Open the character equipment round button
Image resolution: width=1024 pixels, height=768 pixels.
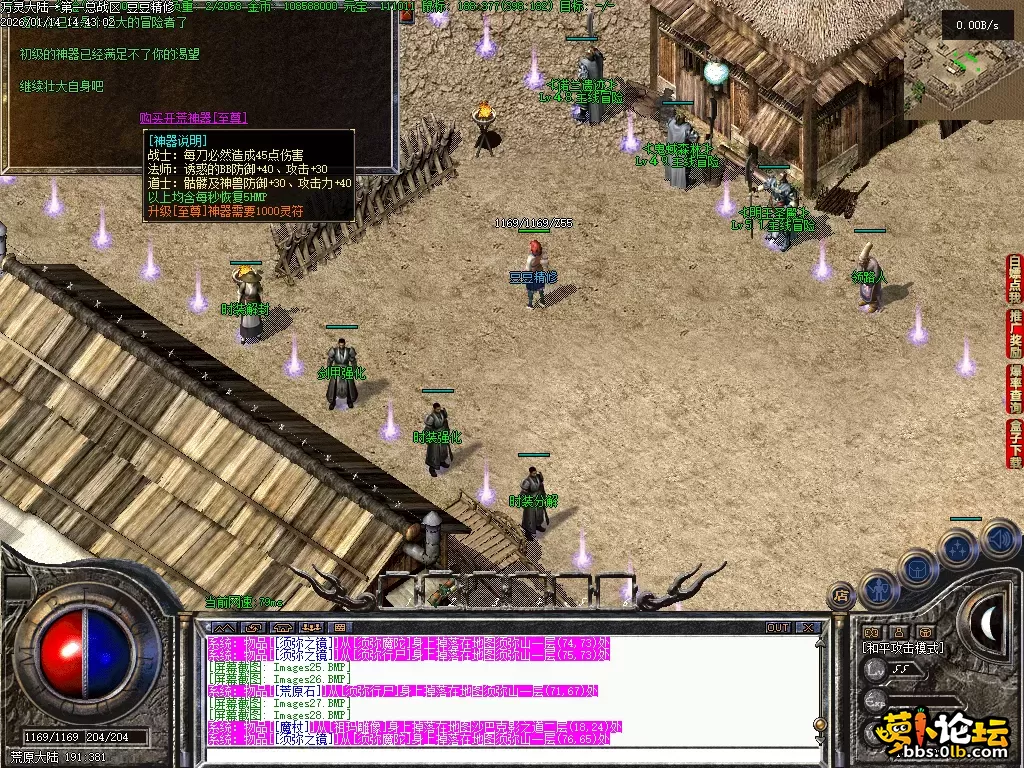877,589
